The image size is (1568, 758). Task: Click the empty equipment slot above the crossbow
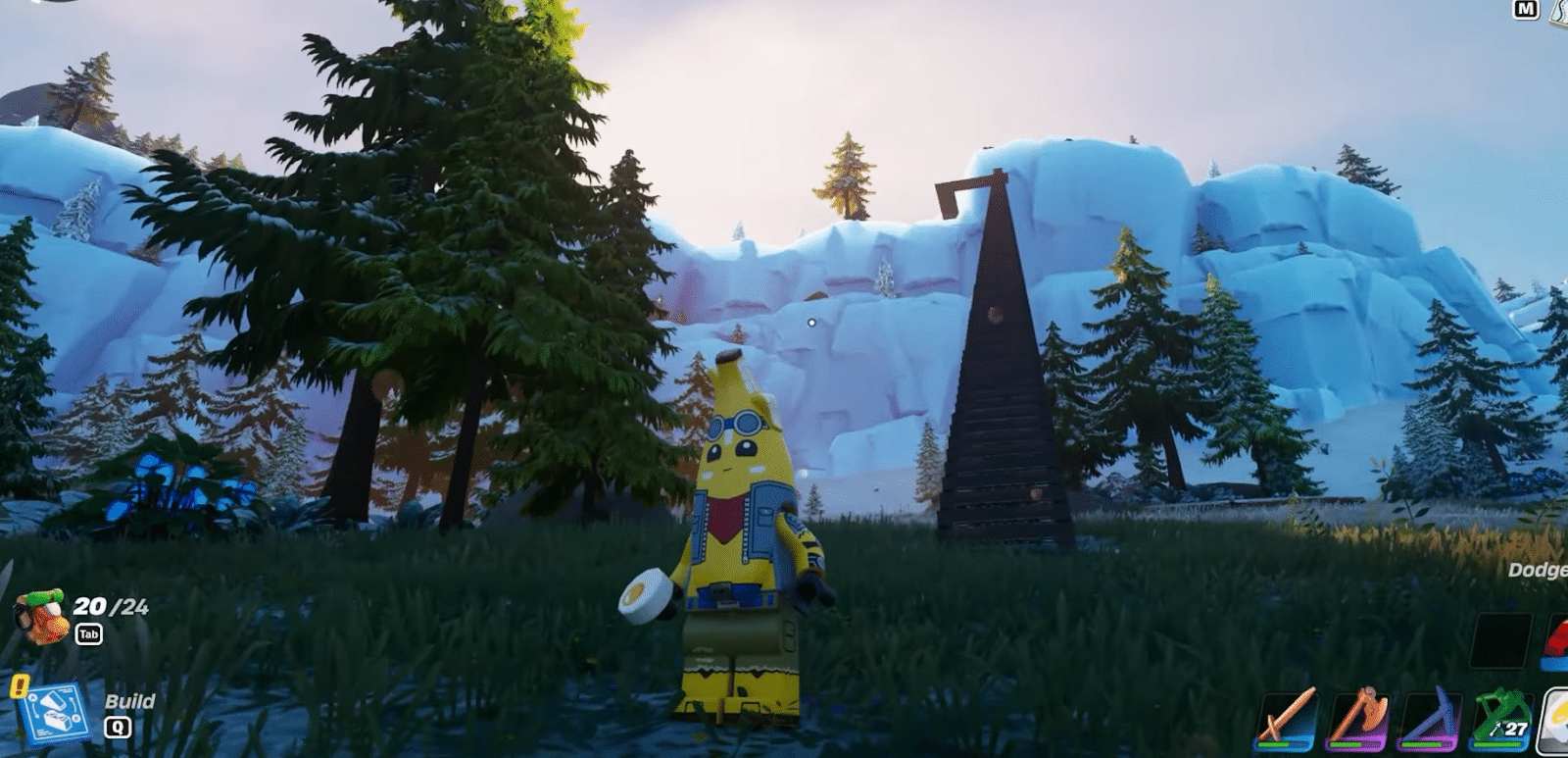pyautogui.click(x=1499, y=641)
